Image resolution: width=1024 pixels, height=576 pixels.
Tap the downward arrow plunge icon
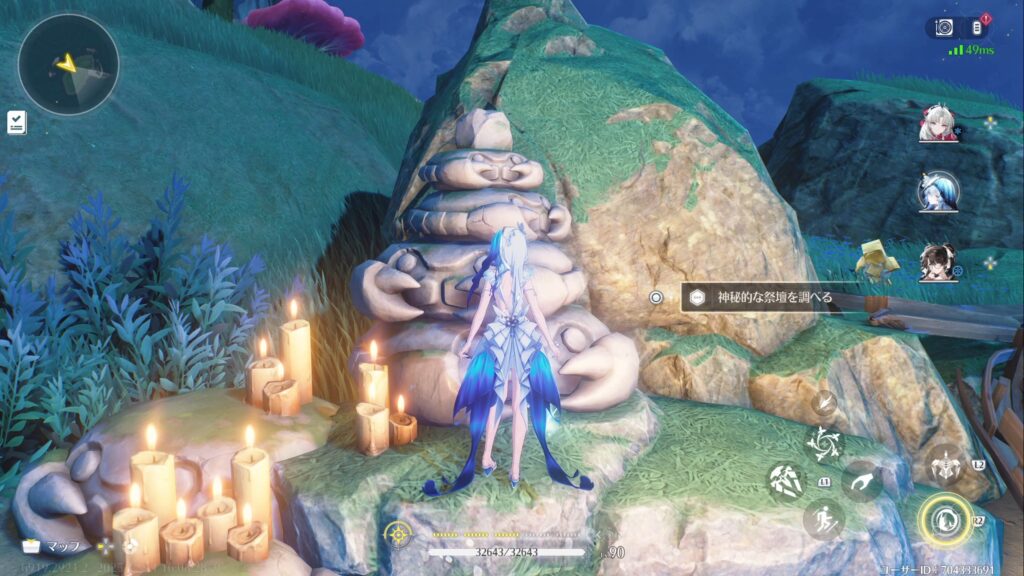825,403
